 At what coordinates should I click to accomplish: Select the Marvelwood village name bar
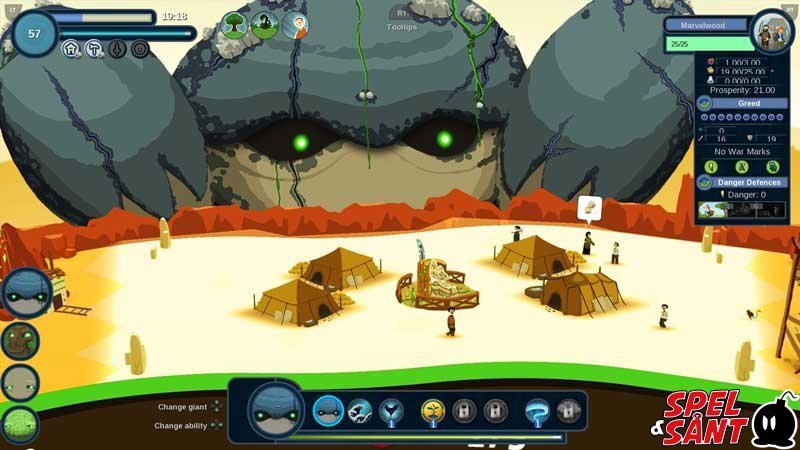706,25
